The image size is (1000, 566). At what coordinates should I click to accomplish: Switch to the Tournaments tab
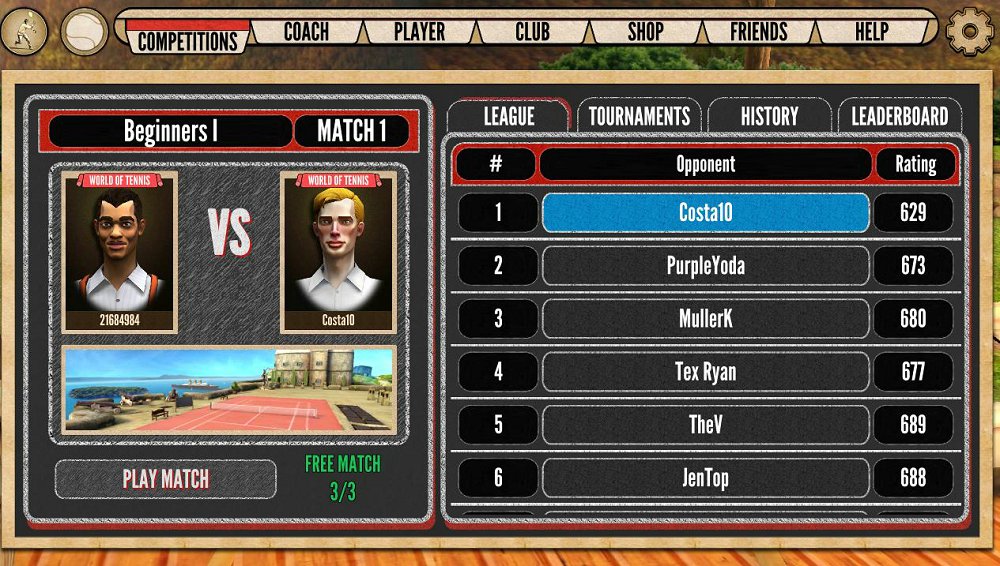(x=639, y=116)
